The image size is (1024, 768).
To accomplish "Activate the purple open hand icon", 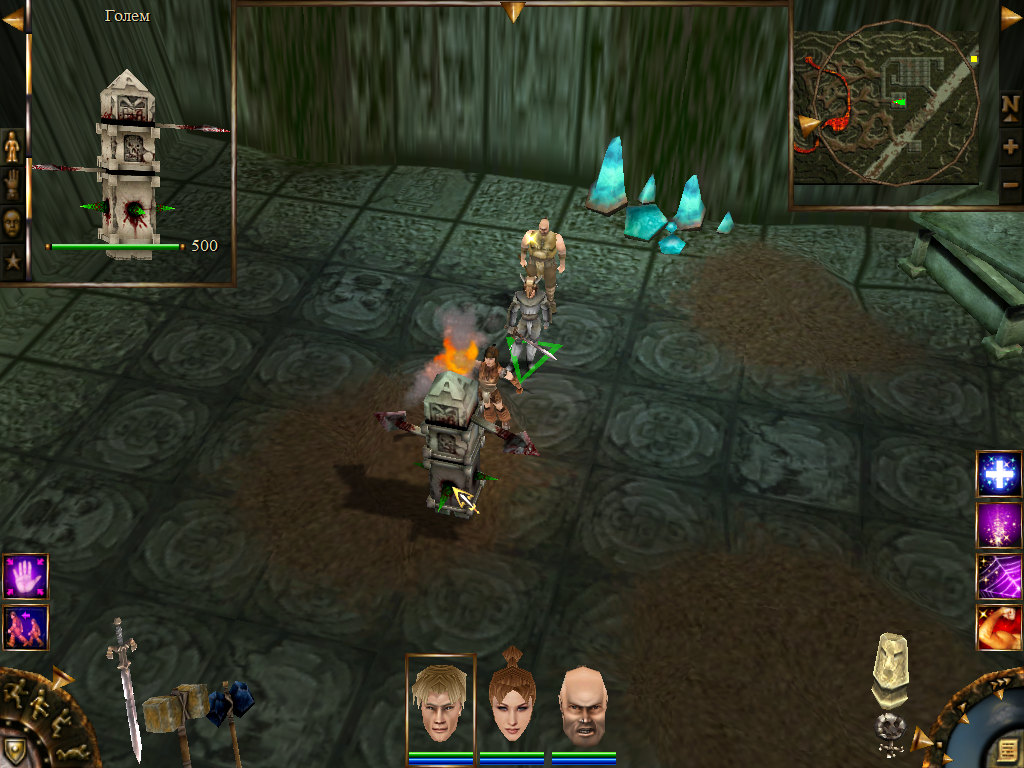I will 25,577.
